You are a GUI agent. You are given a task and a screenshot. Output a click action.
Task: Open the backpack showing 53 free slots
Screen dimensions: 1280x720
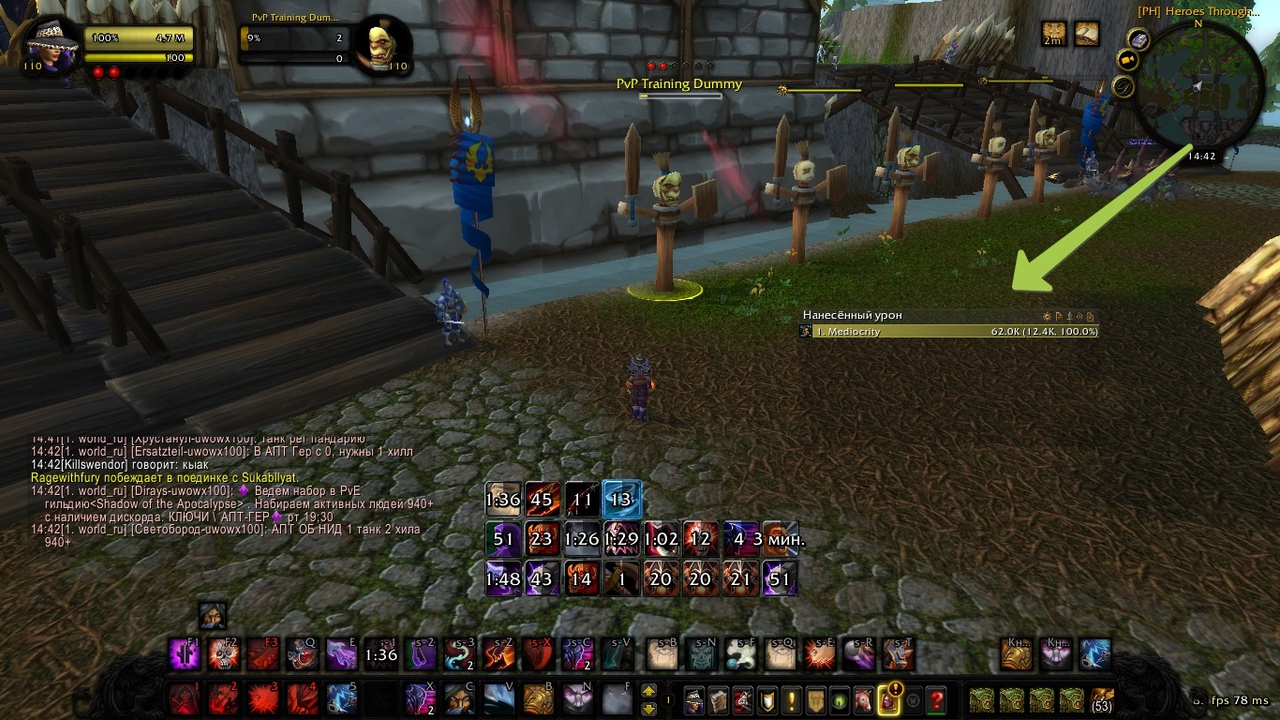[x=1102, y=700]
